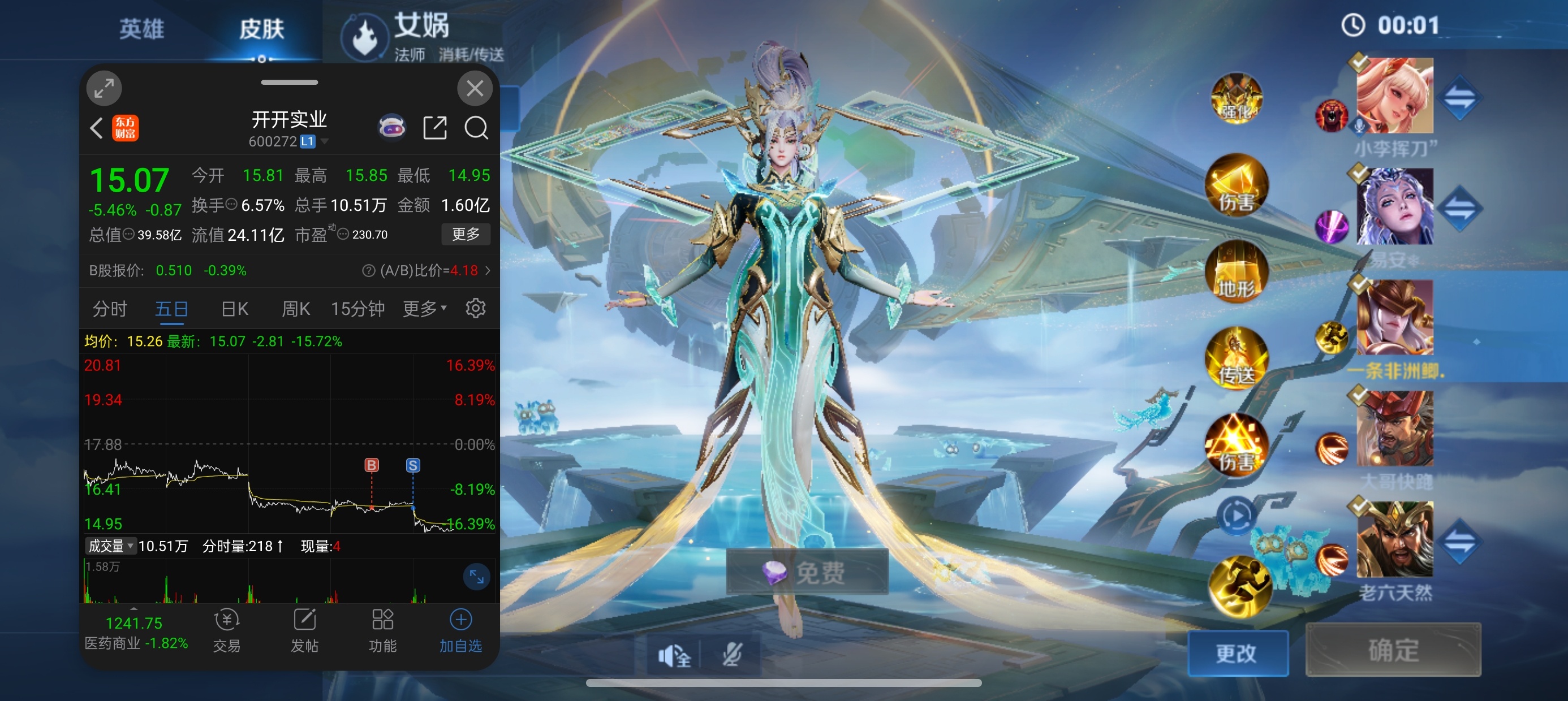Choose the 地形 skill tag icon
The height and width of the screenshot is (701, 1568).
coord(1237,272)
